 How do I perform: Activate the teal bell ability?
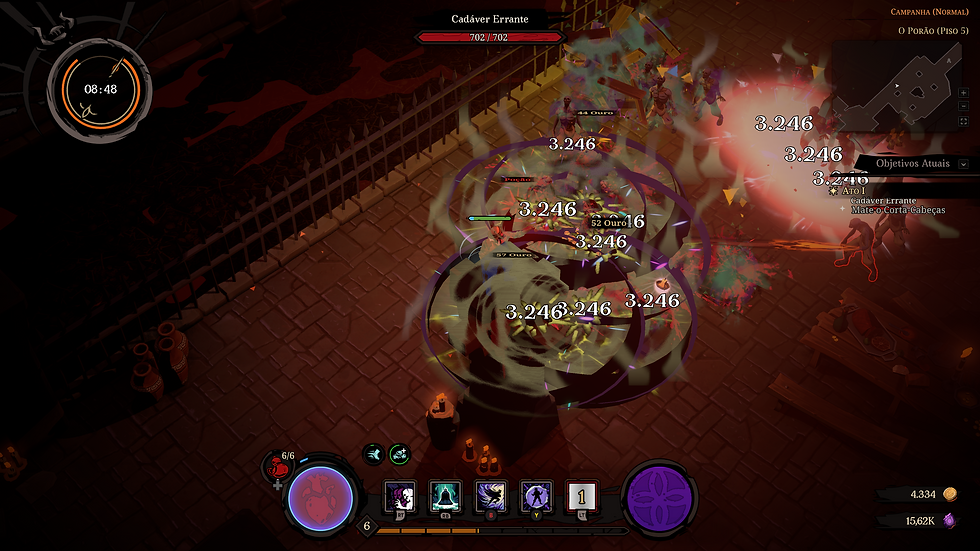tap(446, 495)
